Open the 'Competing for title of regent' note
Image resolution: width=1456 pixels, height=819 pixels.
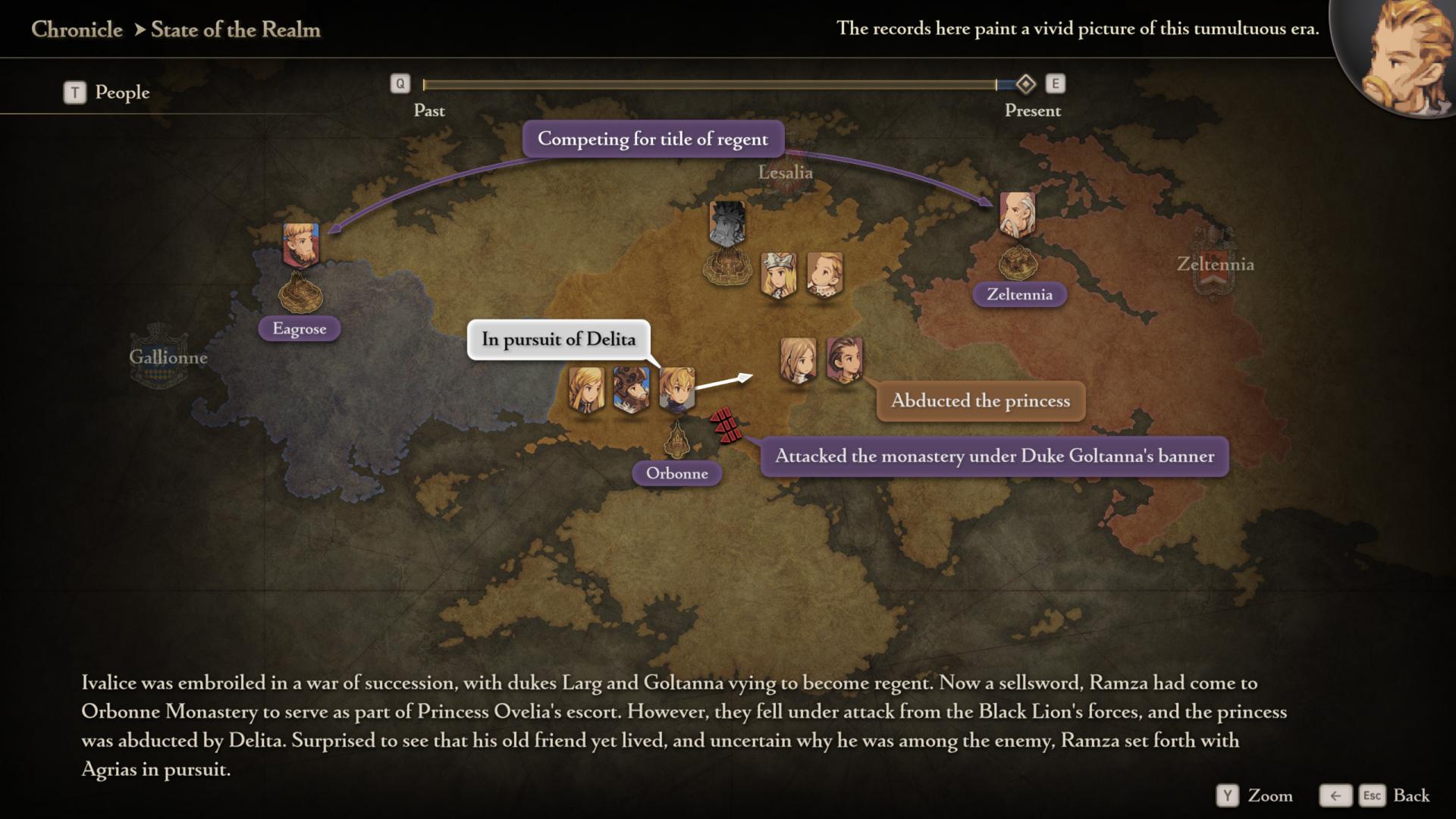click(x=652, y=139)
